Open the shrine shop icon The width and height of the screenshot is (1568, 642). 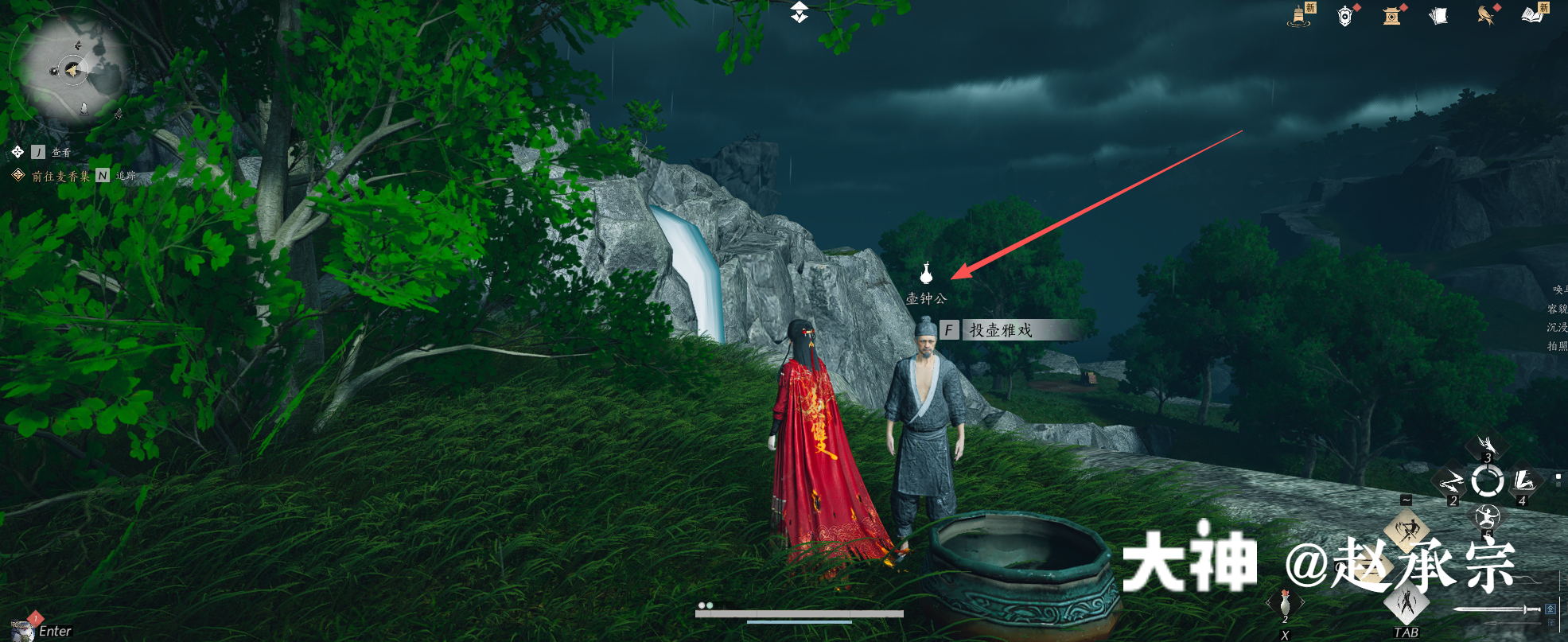[1391, 16]
